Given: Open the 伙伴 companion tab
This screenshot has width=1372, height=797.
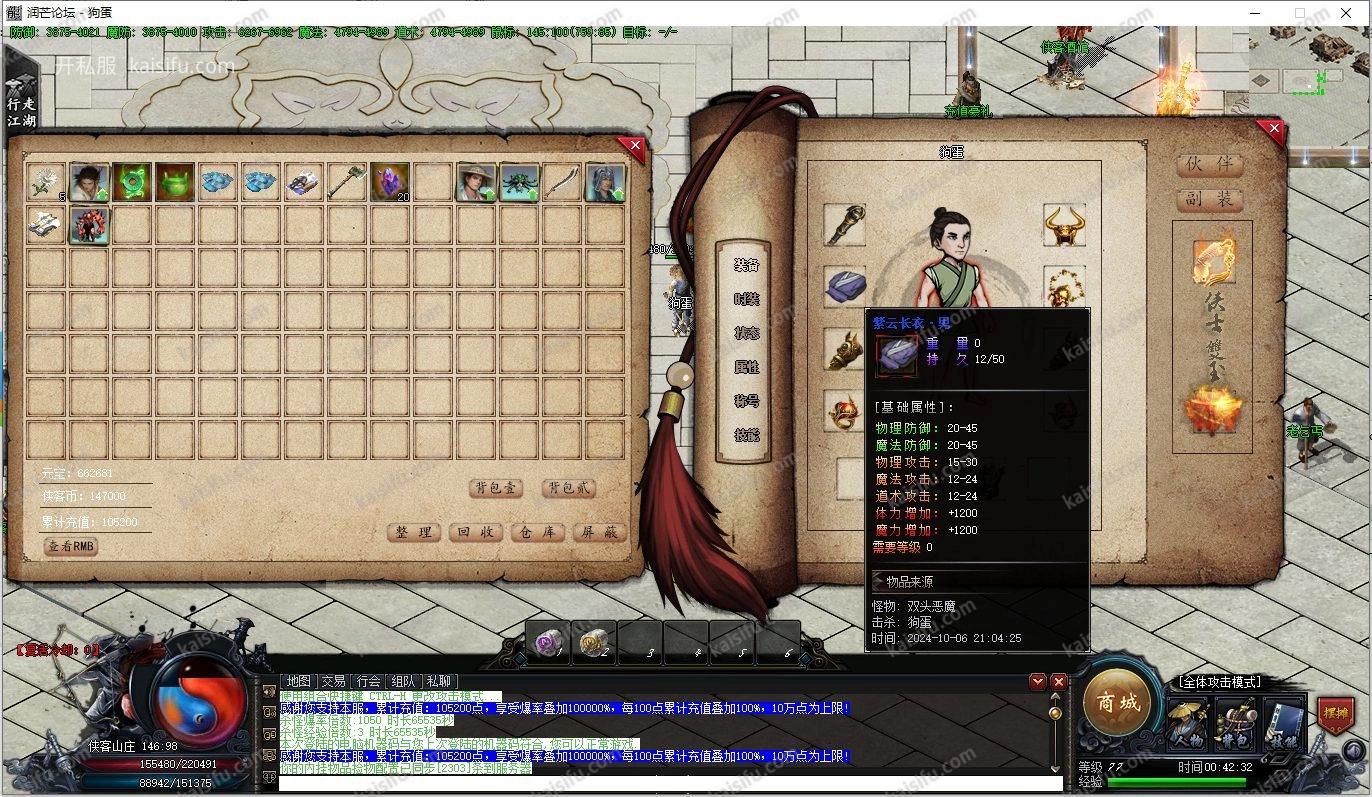Looking at the screenshot, I should [x=1209, y=164].
